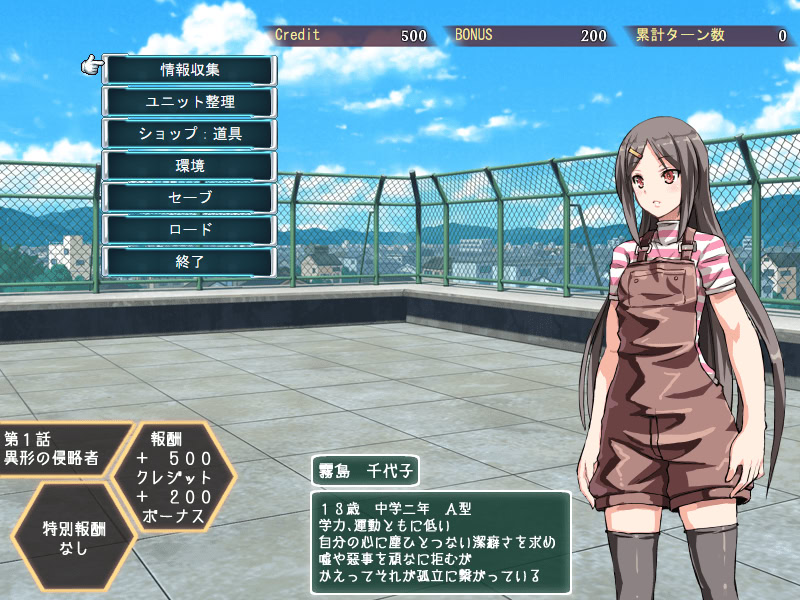Choose the 環境 settings option
Image resolution: width=800 pixels, height=600 pixels.
point(189,166)
